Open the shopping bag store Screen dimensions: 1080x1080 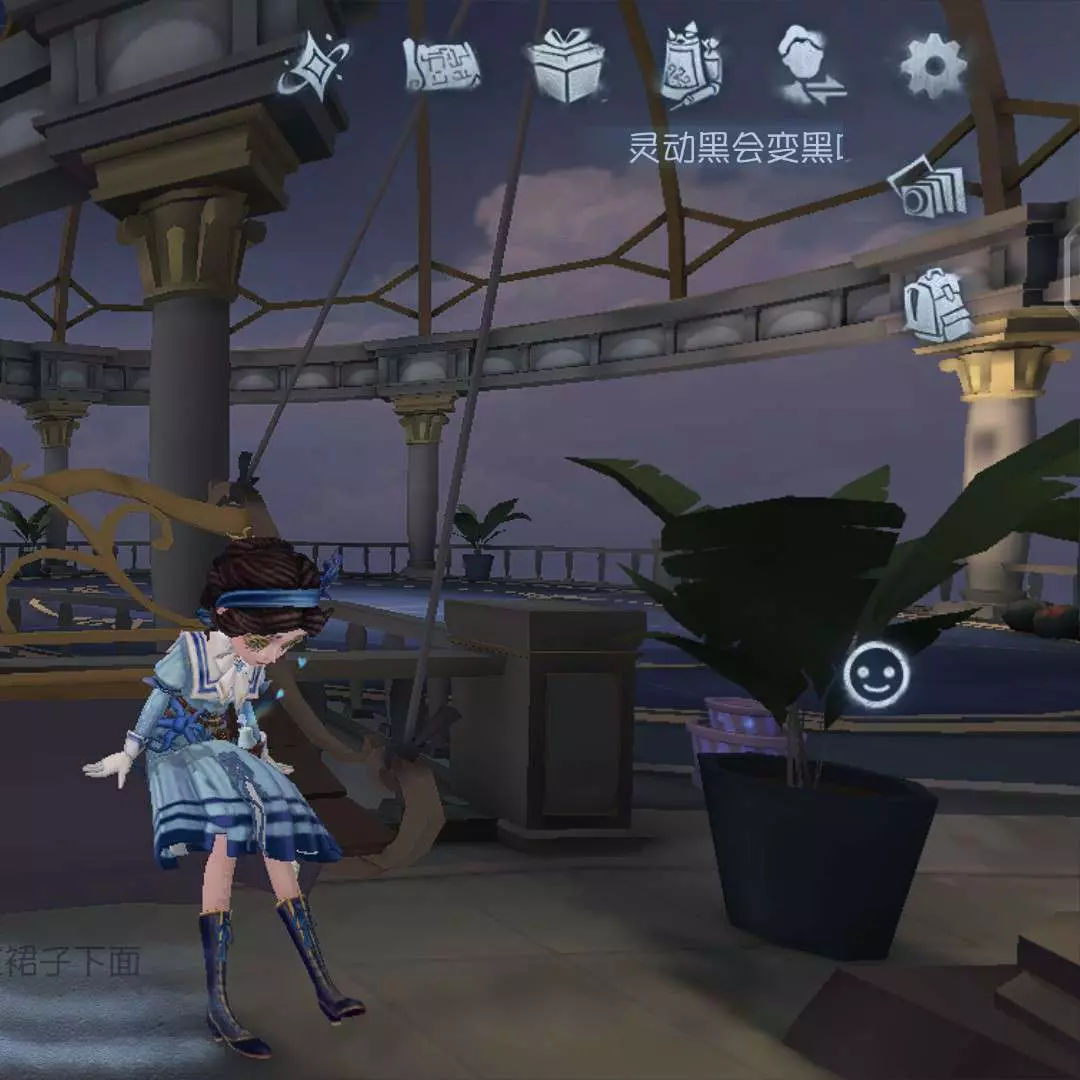click(691, 66)
